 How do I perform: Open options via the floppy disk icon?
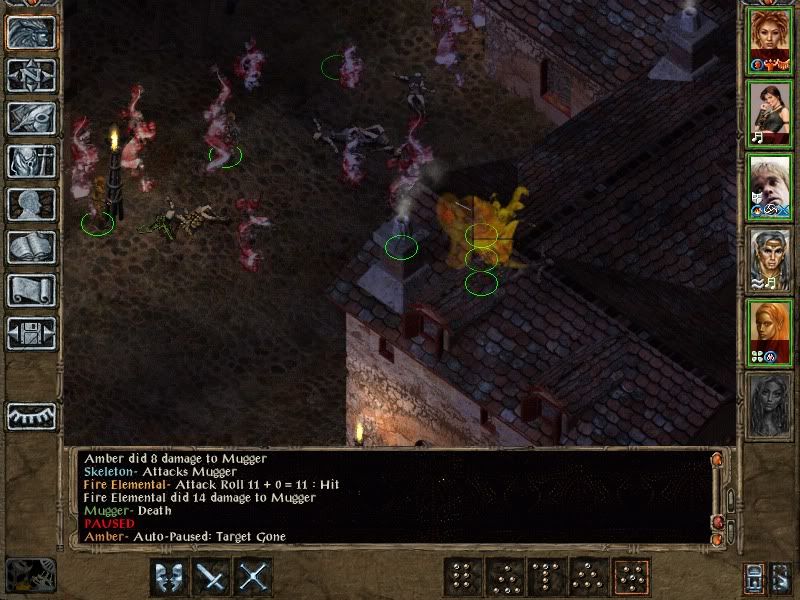tap(31, 333)
